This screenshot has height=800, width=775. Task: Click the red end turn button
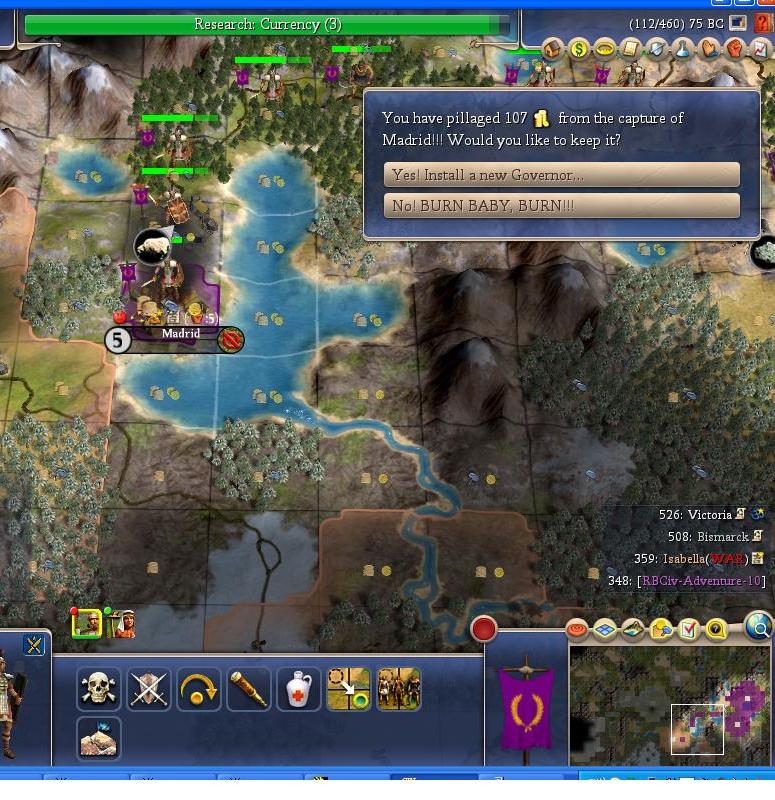click(x=484, y=629)
